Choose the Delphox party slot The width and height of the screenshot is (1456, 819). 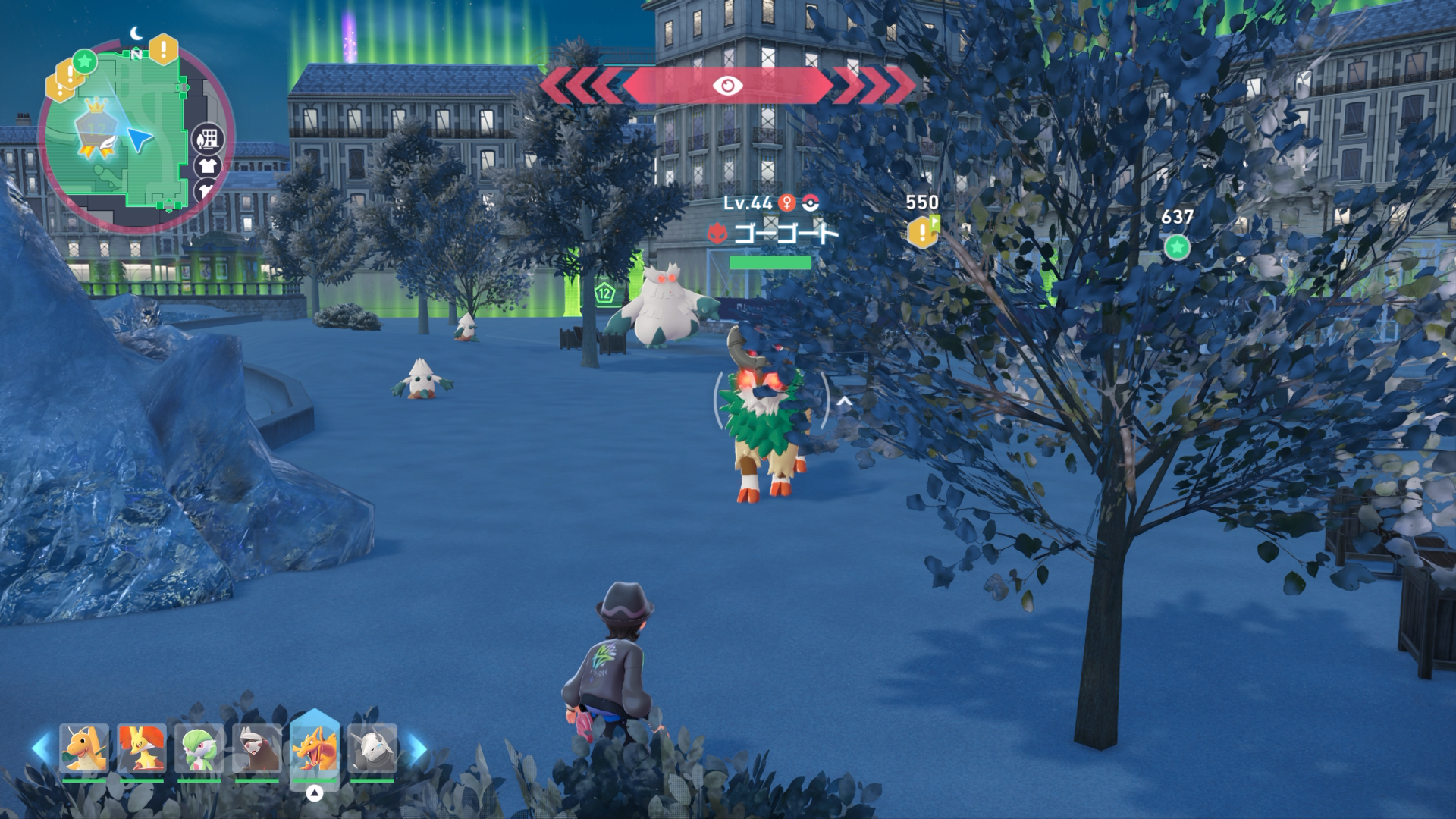click(x=142, y=748)
